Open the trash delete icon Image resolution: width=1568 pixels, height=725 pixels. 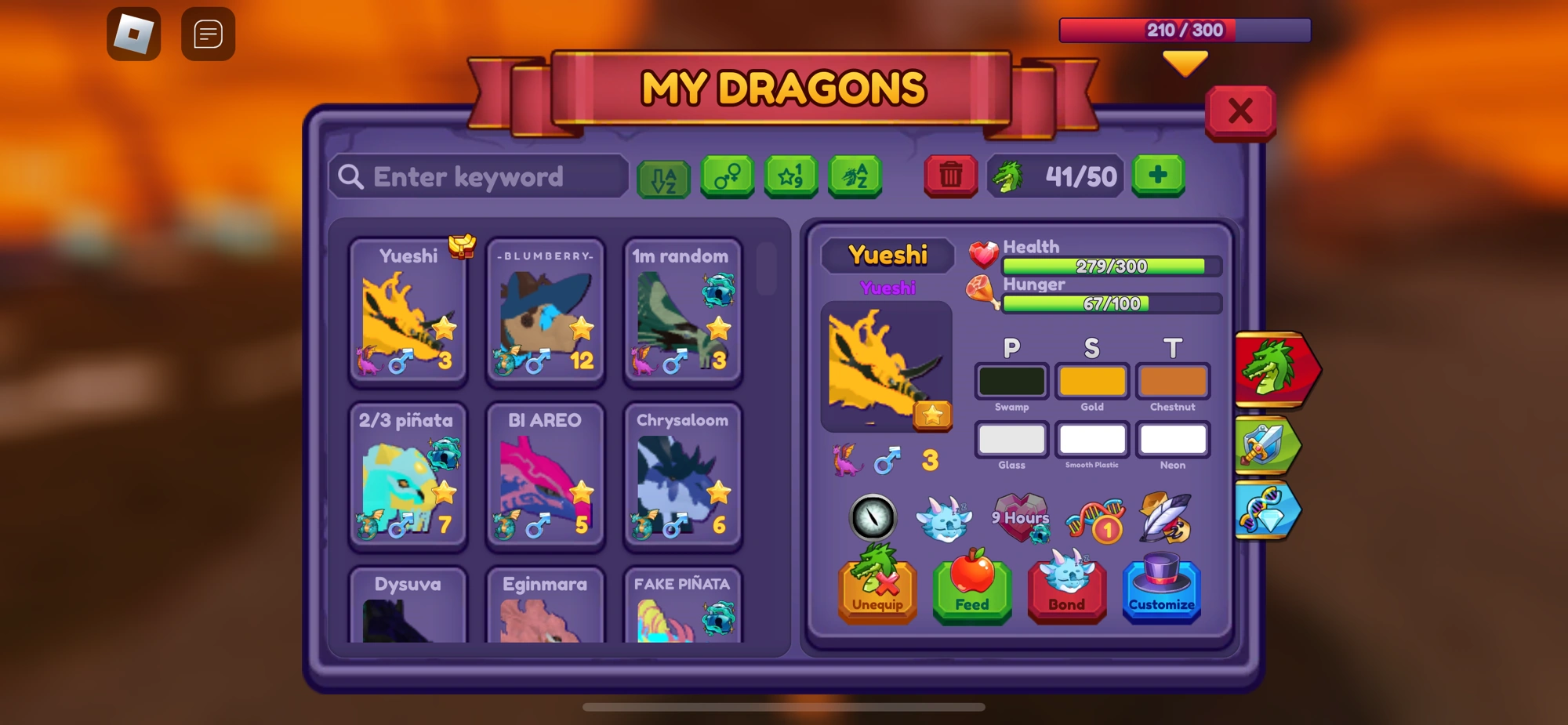coord(951,176)
